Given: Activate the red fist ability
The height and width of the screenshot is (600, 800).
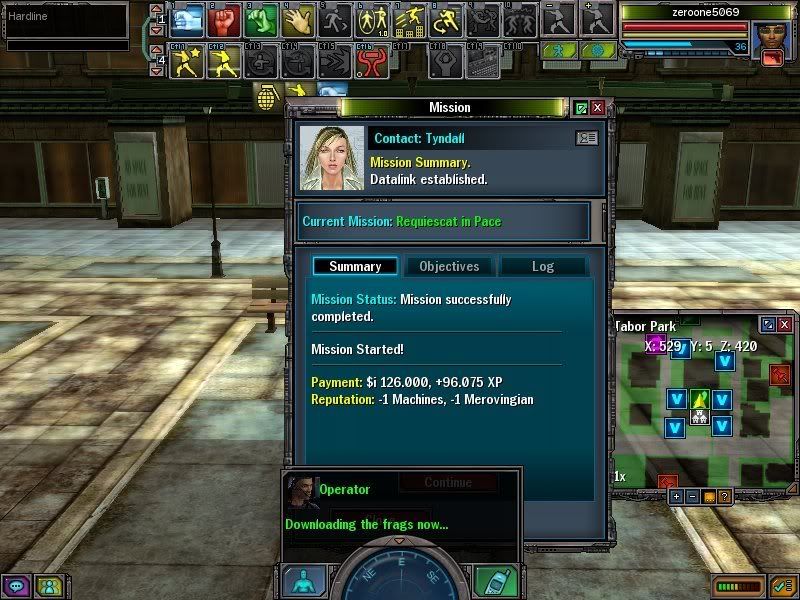Looking at the screenshot, I should (224, 19).
